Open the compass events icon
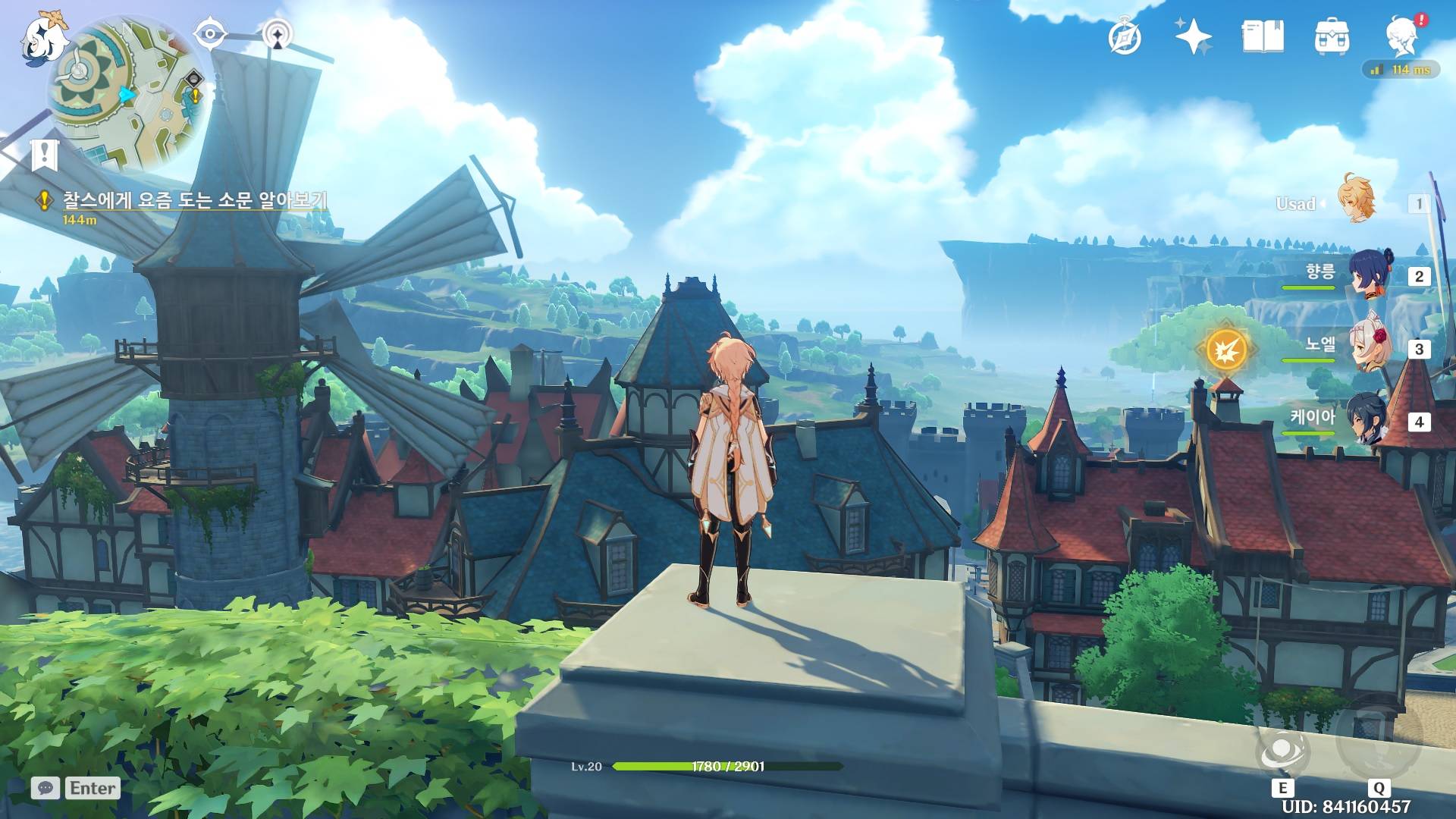This screenshot has width=1456, height=819. click(1125, 36)
